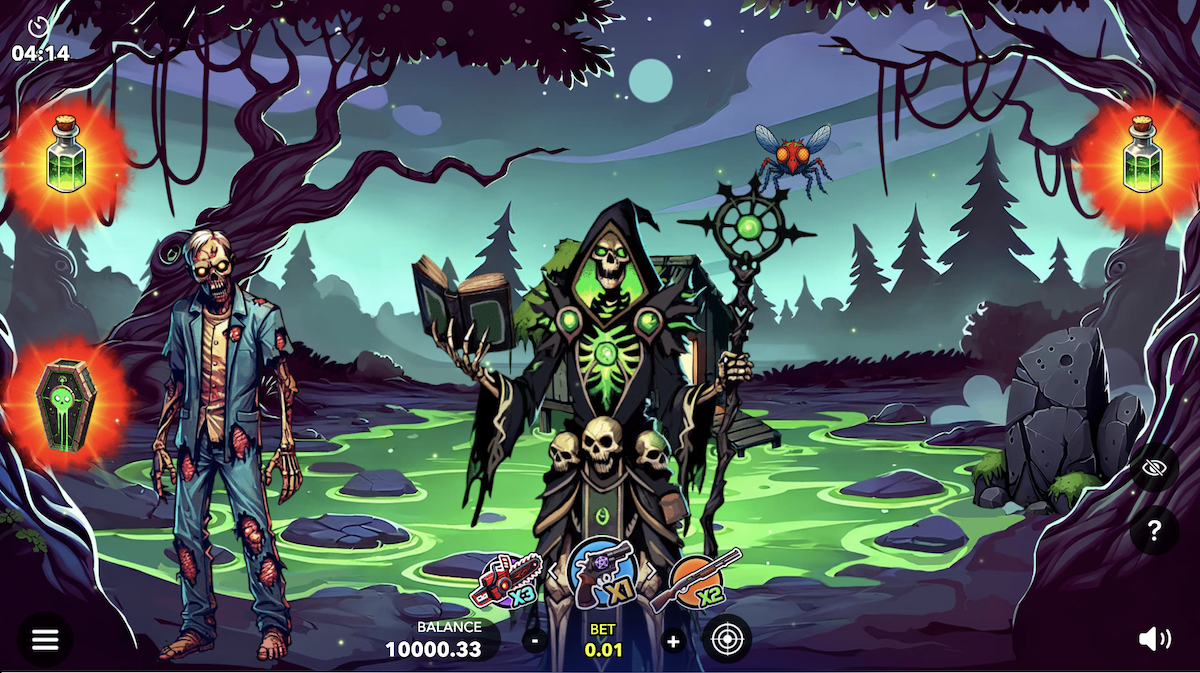
Task: Toggle the crossed-eye hide interface button
Action: 1154,469
